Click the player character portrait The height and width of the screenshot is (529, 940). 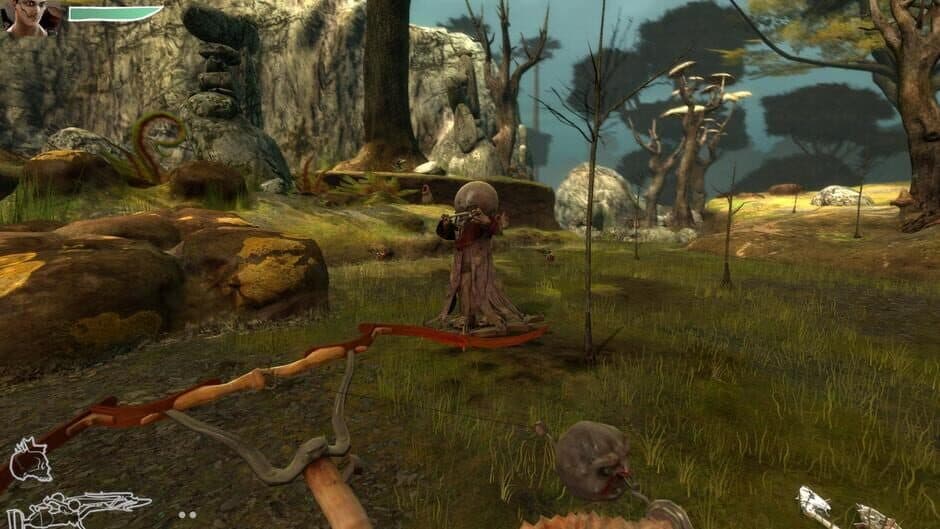[27, 17]
